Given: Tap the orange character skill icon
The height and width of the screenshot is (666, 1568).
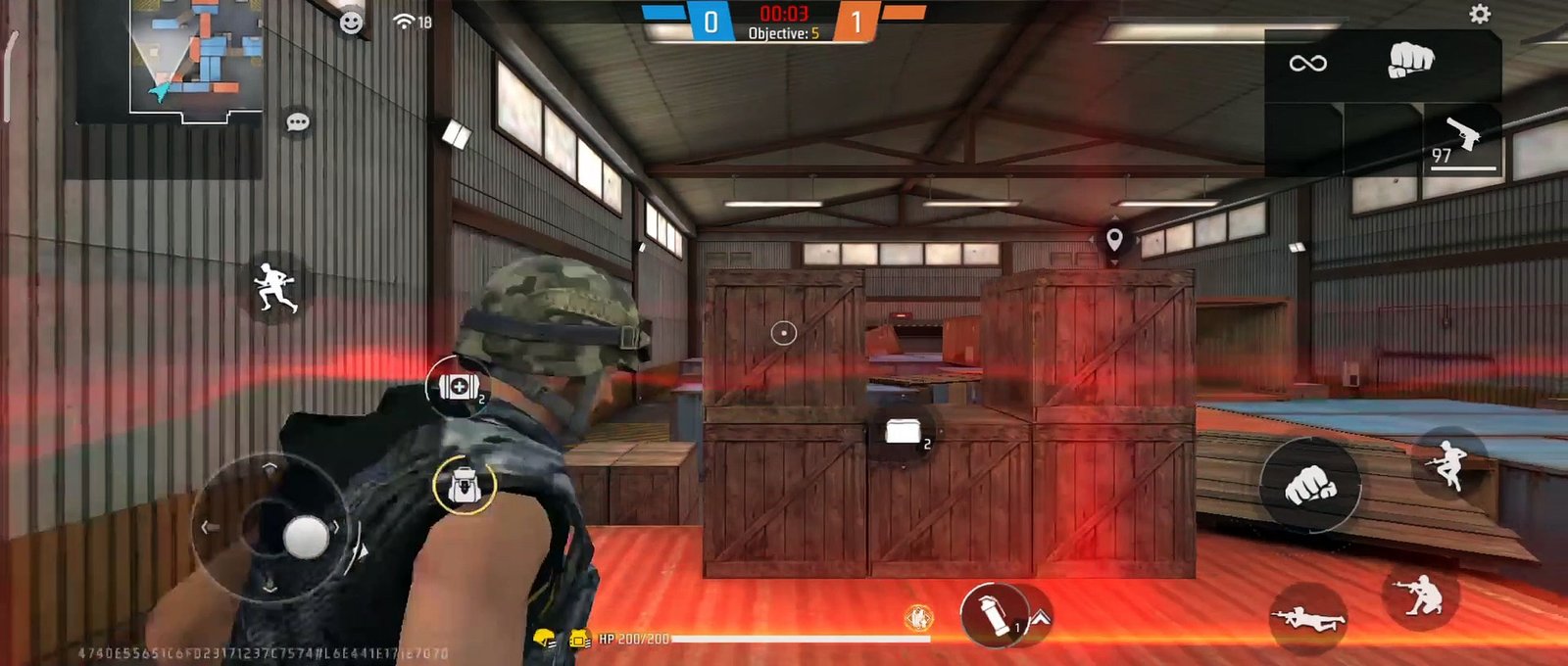Looking at the screenshot, I should [918, 617].
